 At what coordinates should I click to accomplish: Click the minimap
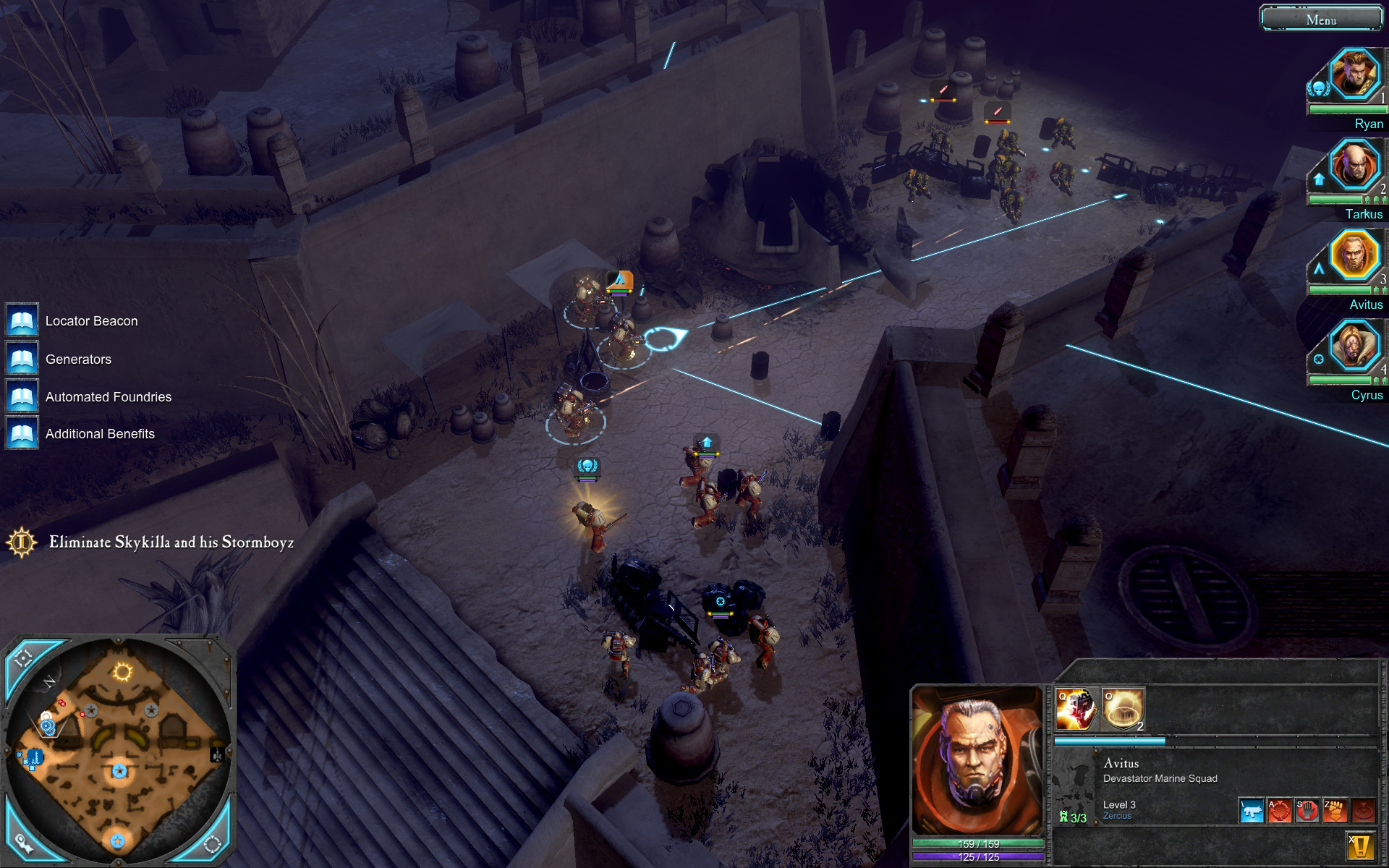(119, 752)
